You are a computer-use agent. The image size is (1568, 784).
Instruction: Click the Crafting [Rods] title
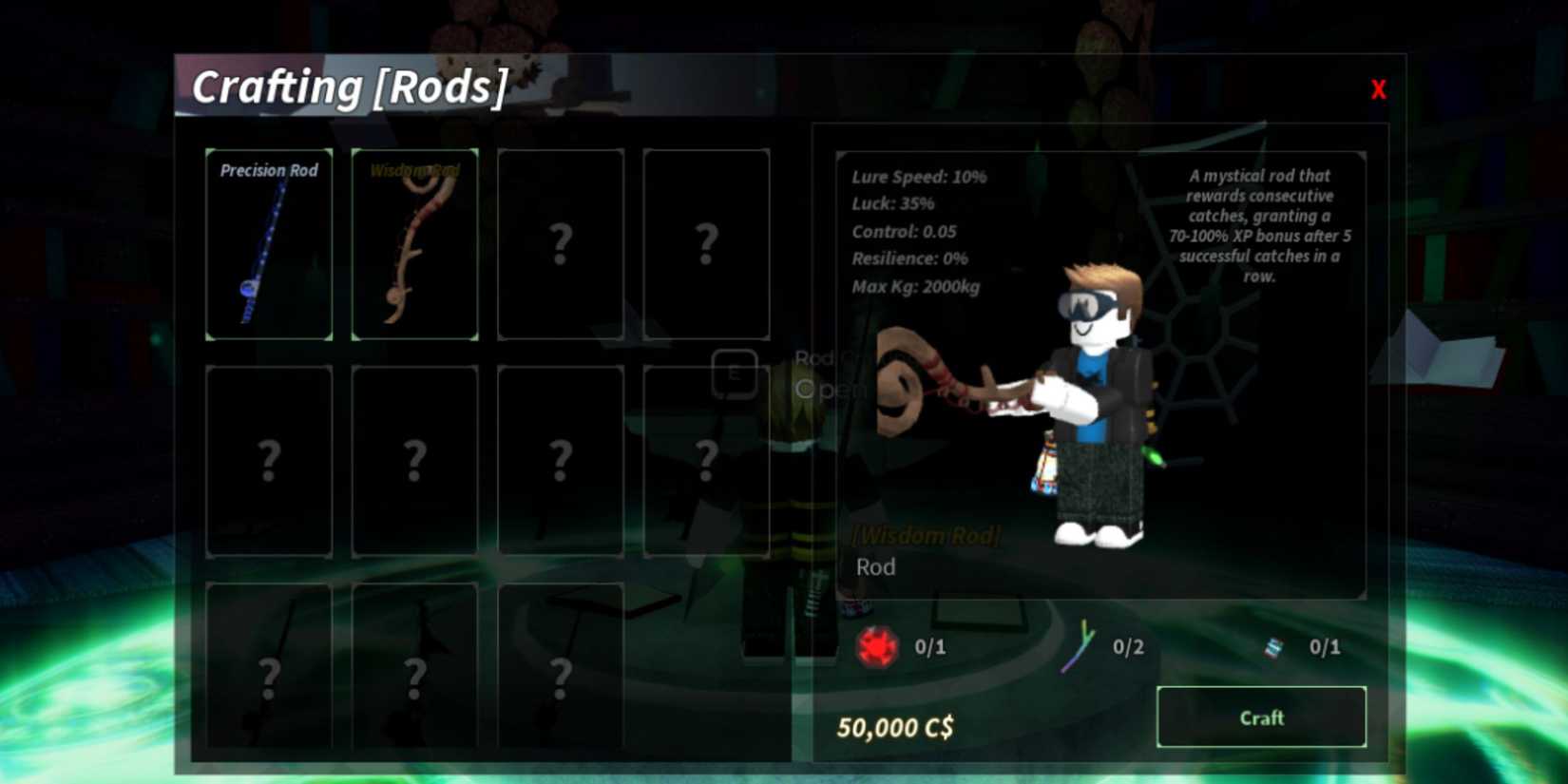tap(352, 86)
